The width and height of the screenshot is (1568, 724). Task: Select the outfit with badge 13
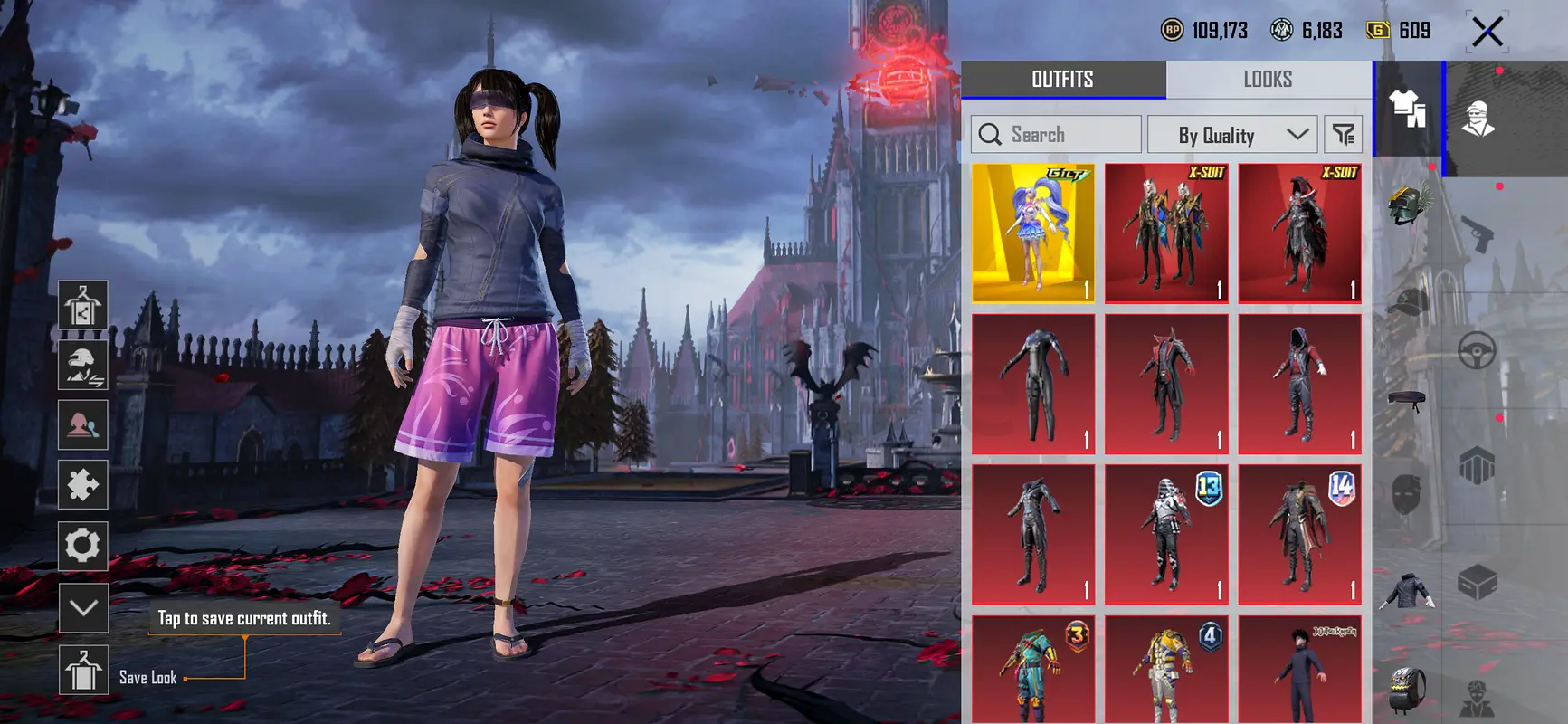(1166, 534)
